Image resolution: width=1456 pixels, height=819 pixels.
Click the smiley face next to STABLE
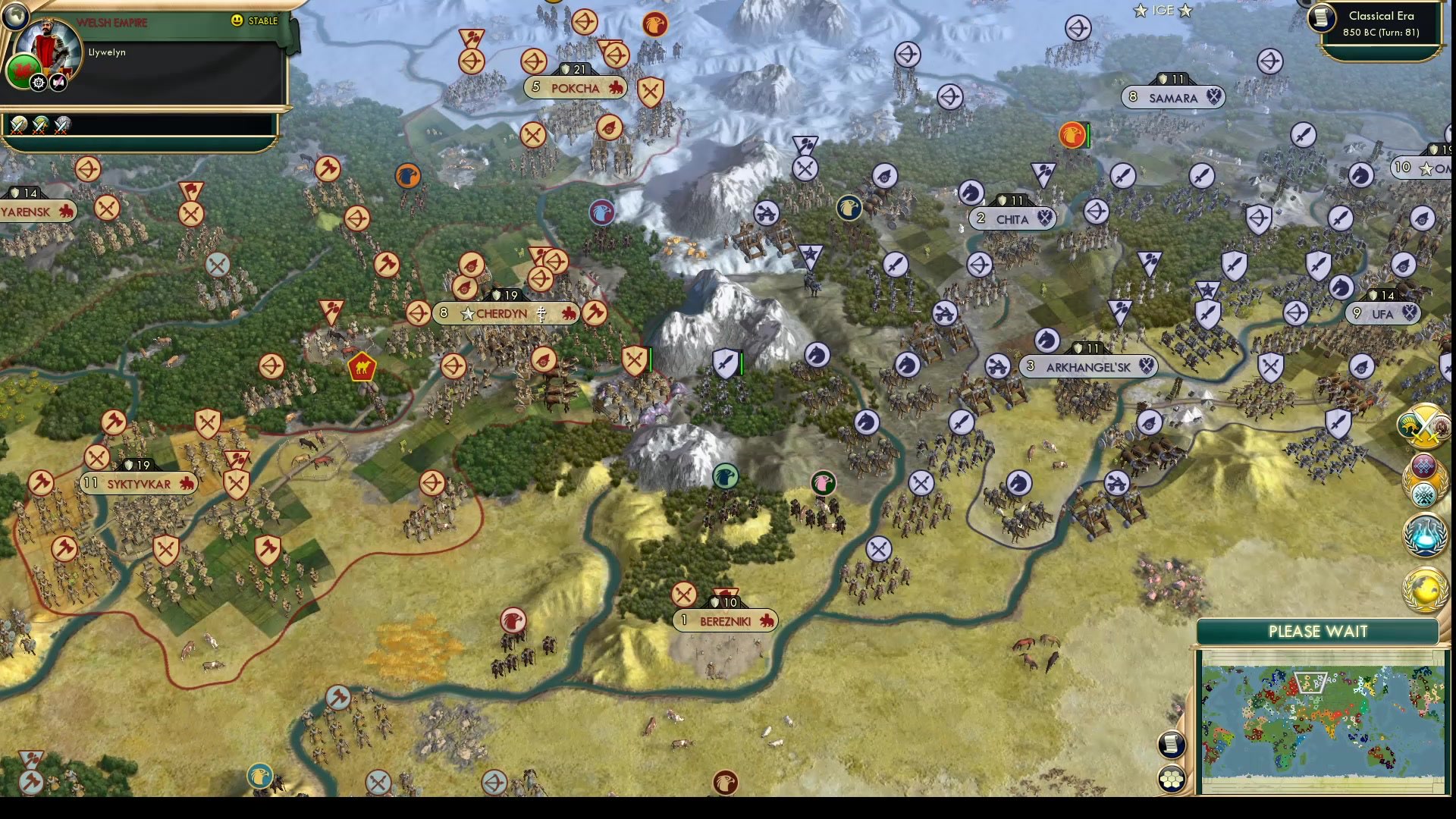point(237,21)
